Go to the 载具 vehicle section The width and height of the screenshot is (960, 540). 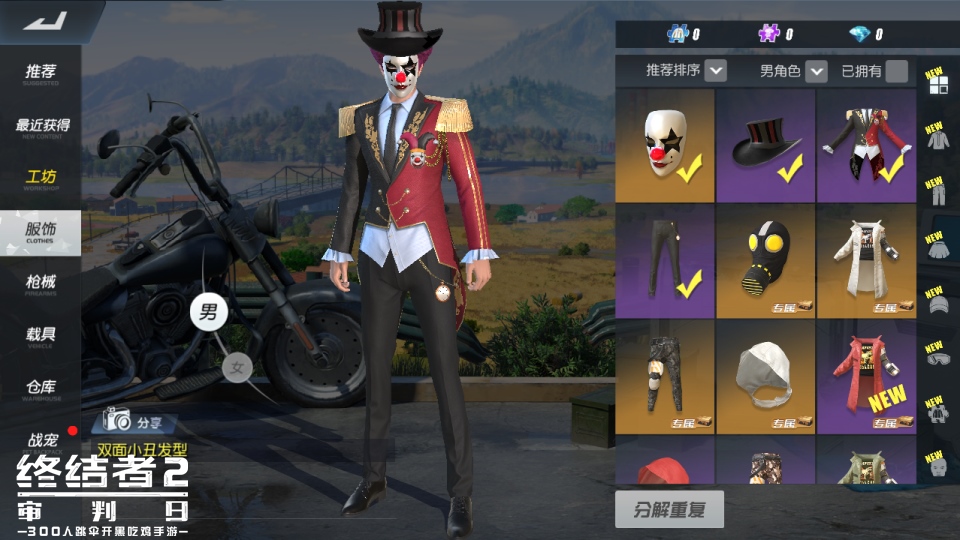pos(41,335)
